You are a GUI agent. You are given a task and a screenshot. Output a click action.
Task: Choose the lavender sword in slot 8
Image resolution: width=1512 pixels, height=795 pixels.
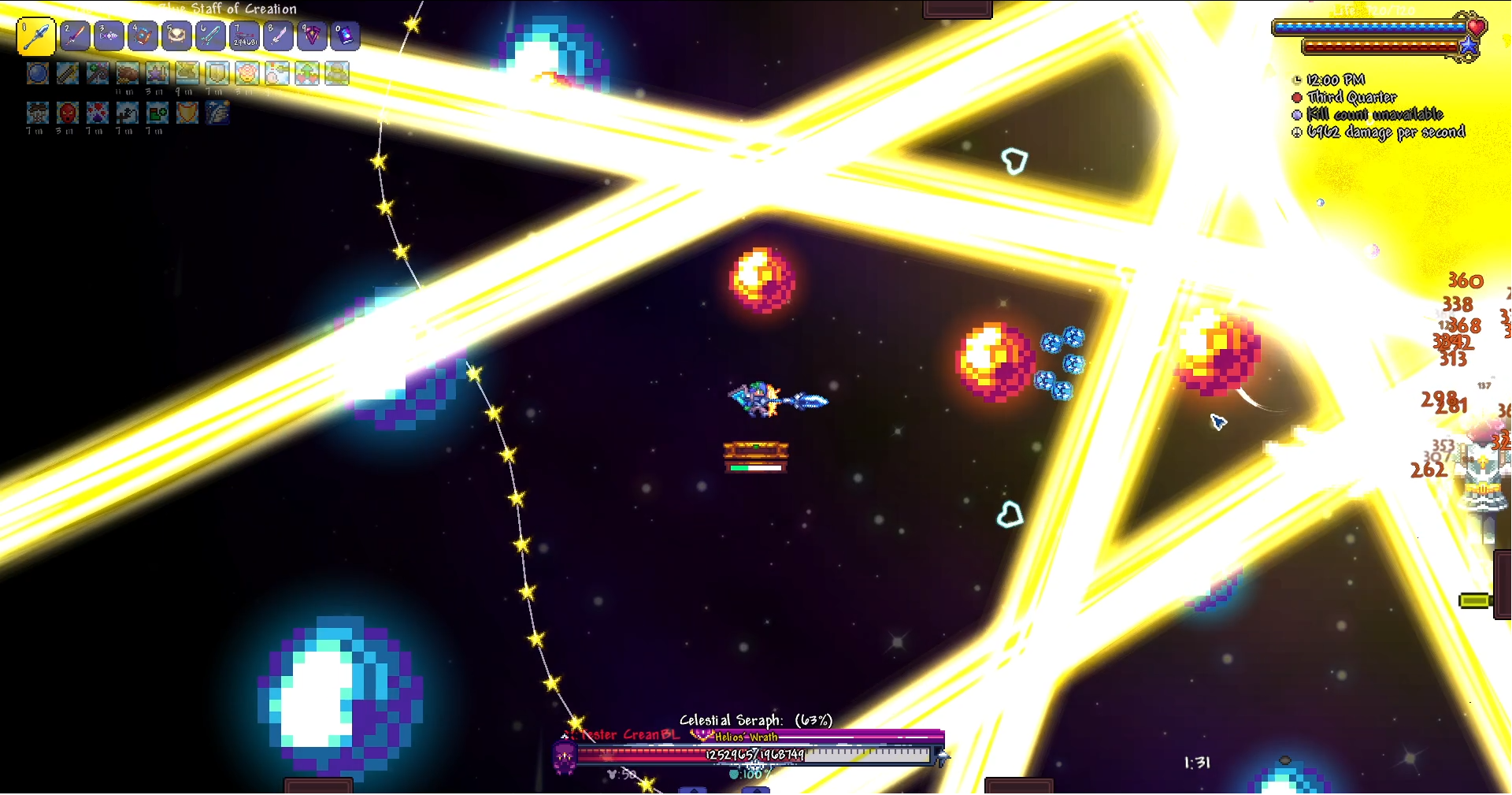click(x=278, y=35)
